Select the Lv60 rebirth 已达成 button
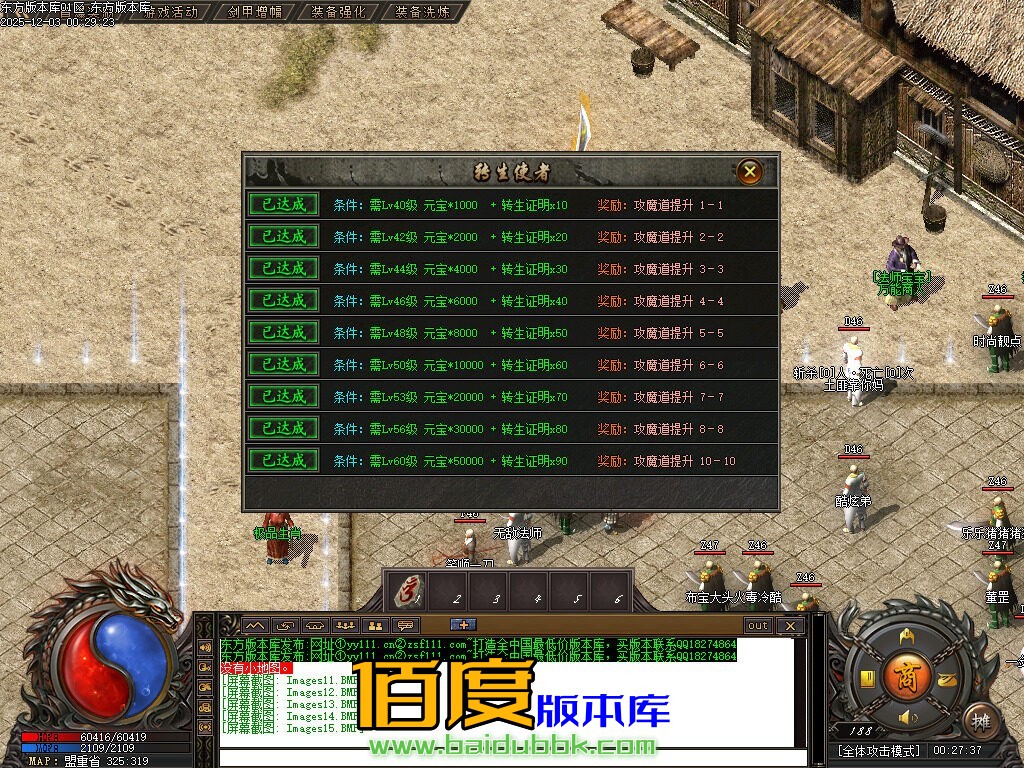This screenshot has width=1024, height=768. pos(284,460)
